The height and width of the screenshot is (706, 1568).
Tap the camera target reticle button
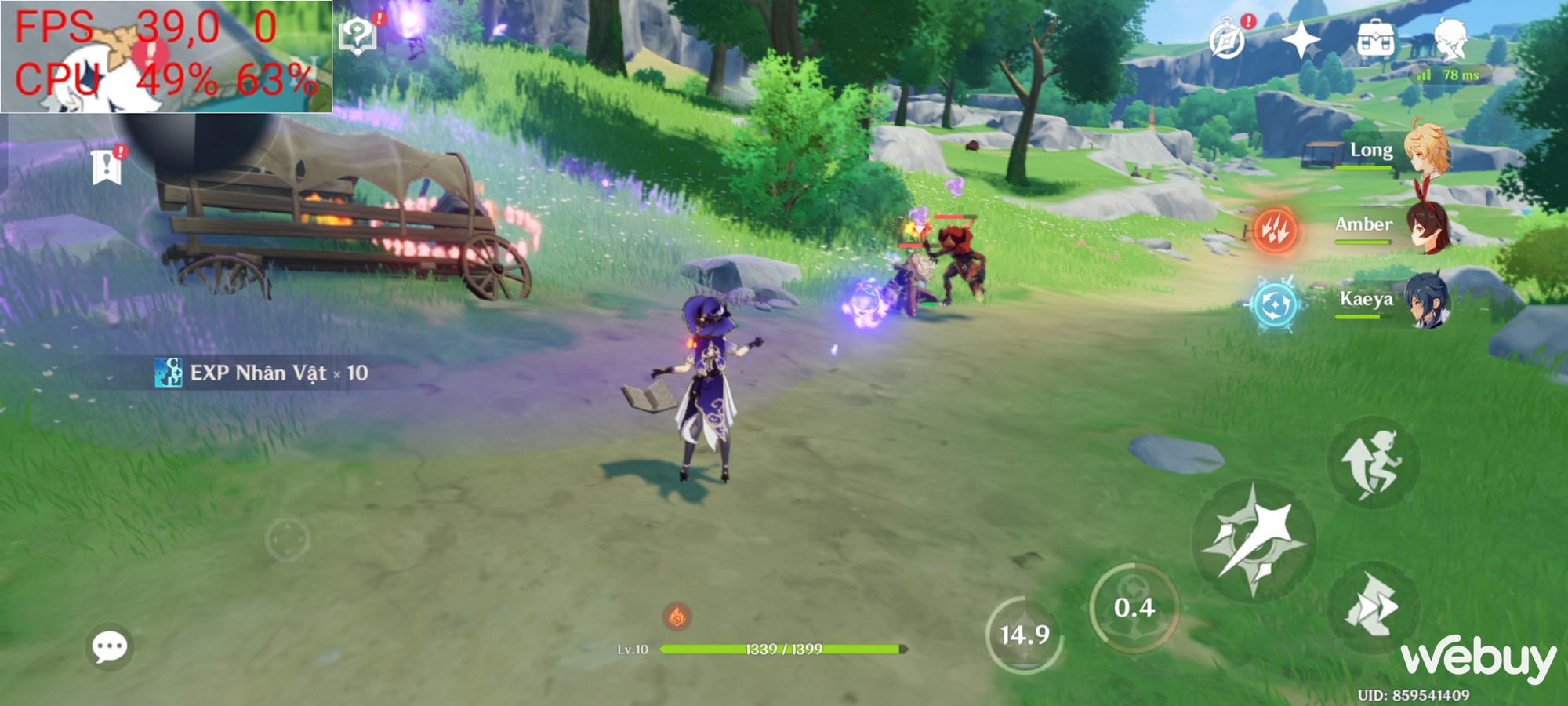point(287,540)
